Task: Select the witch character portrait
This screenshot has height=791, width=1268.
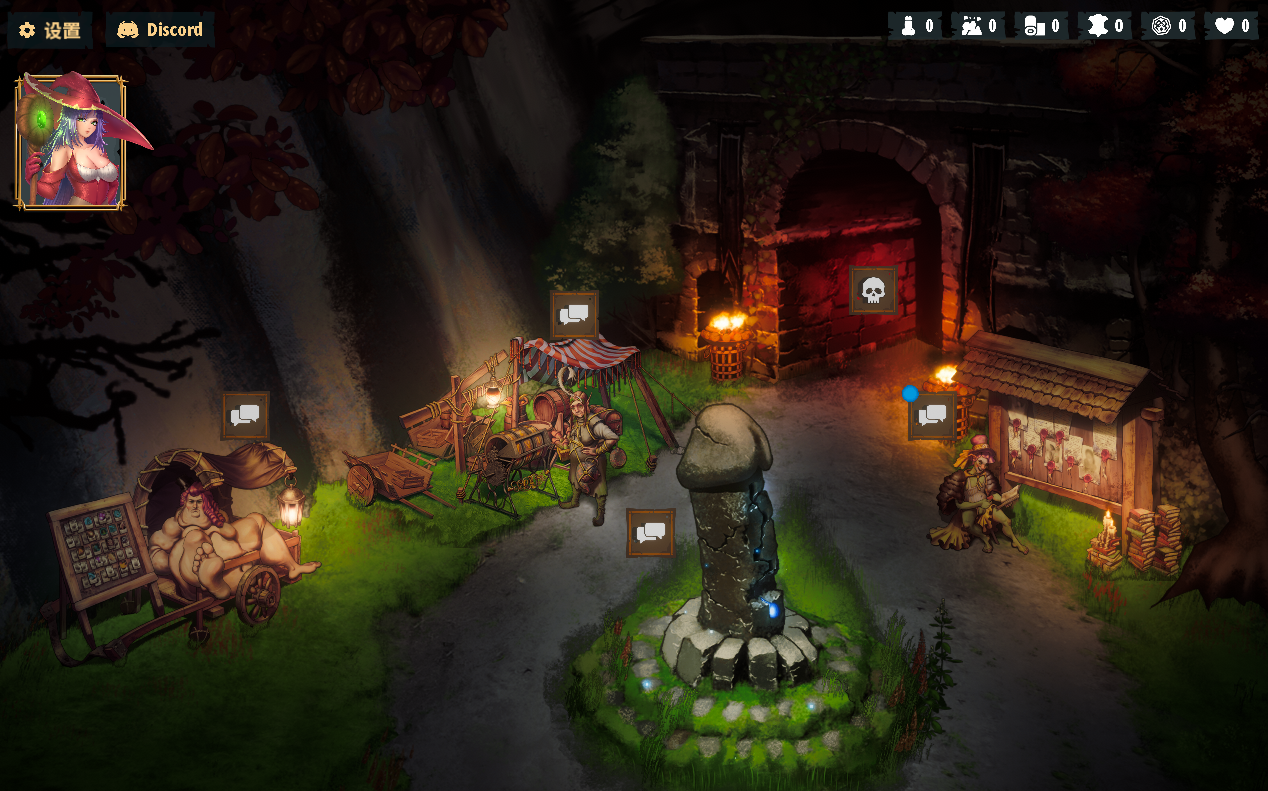Action: (70, 142)
